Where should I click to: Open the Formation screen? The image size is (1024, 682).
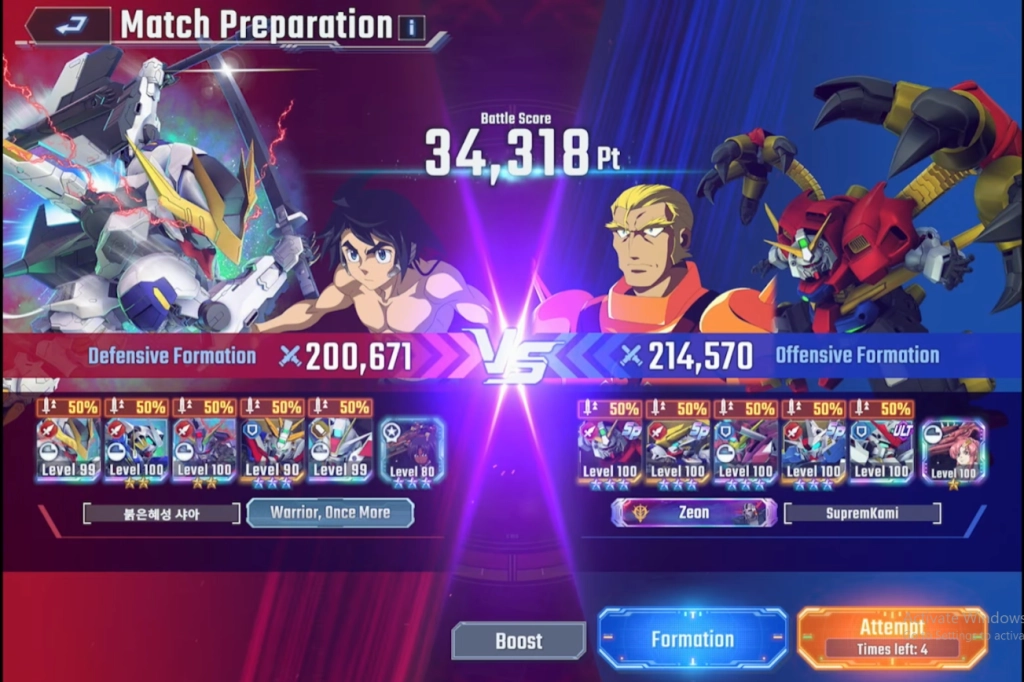click(692, 638)
